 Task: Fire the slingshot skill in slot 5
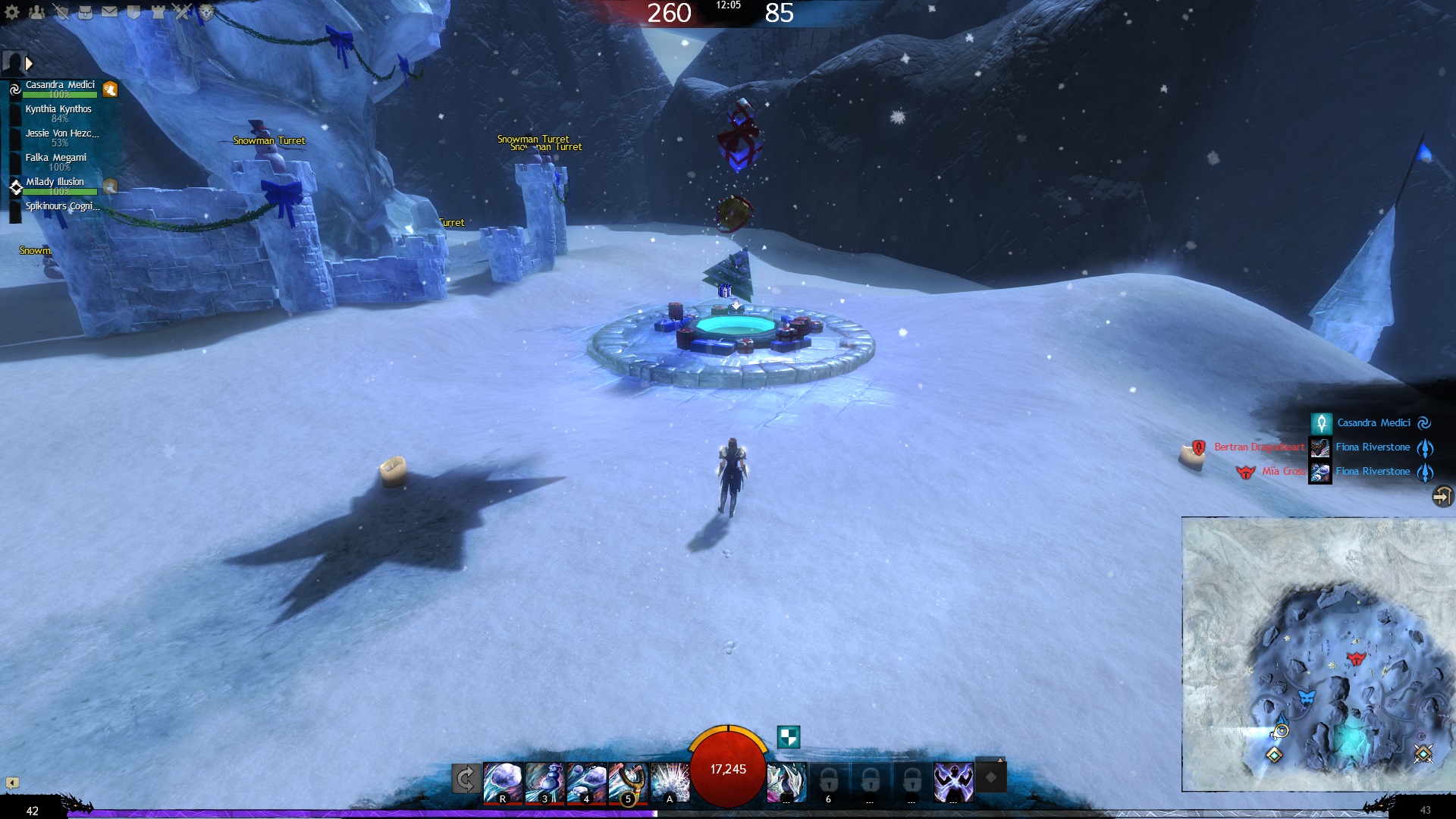[x=627, y=782]
